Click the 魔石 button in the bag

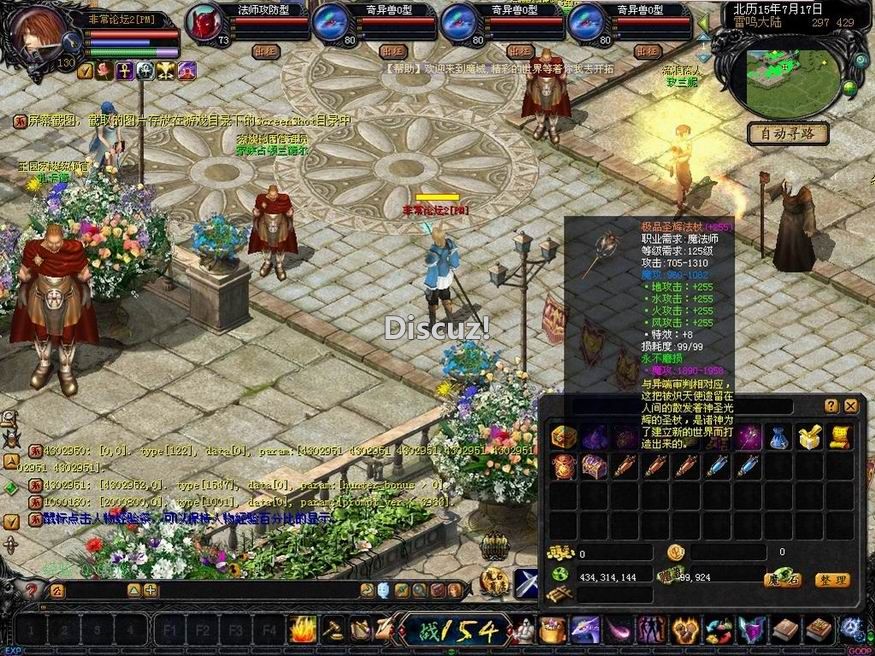(783, 580)
